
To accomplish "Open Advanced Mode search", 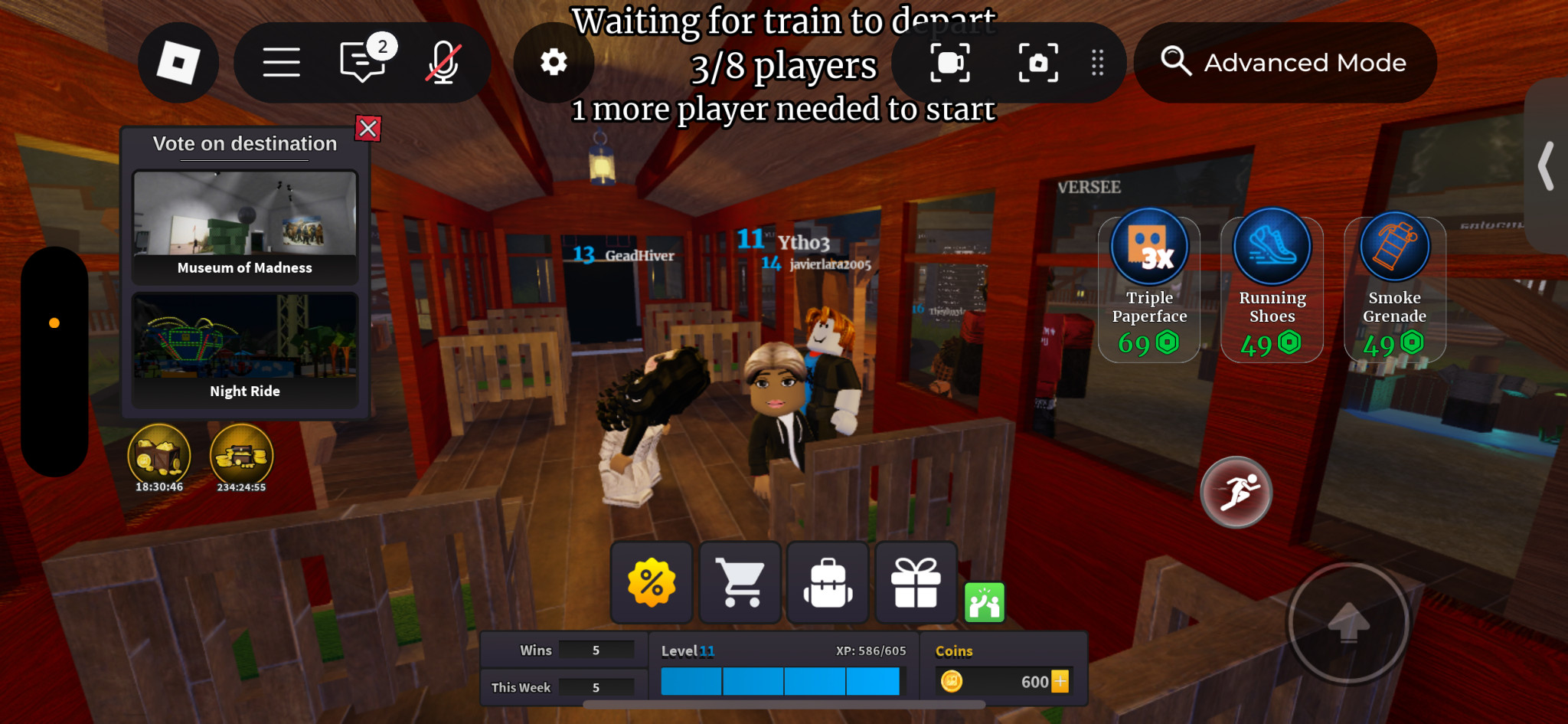I will click(1285, 63).
